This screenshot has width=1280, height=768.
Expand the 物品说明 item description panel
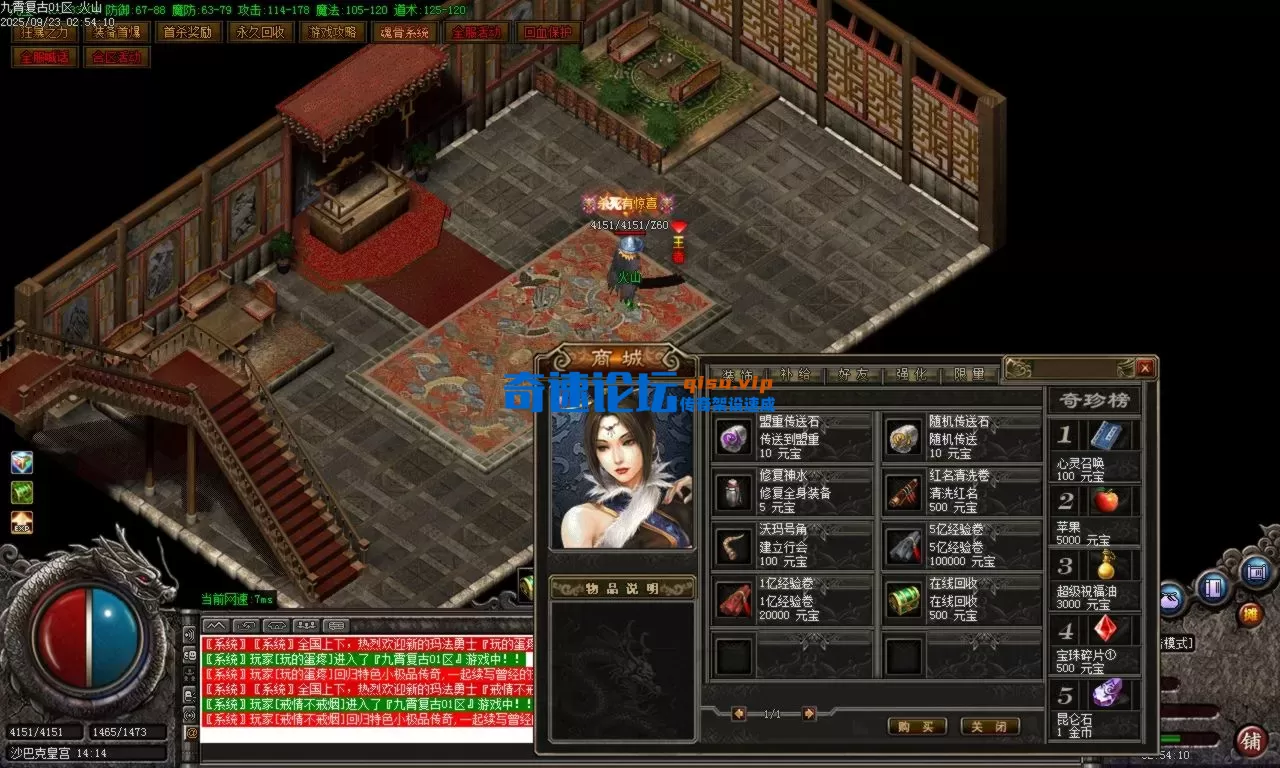[x=620, y=588]
